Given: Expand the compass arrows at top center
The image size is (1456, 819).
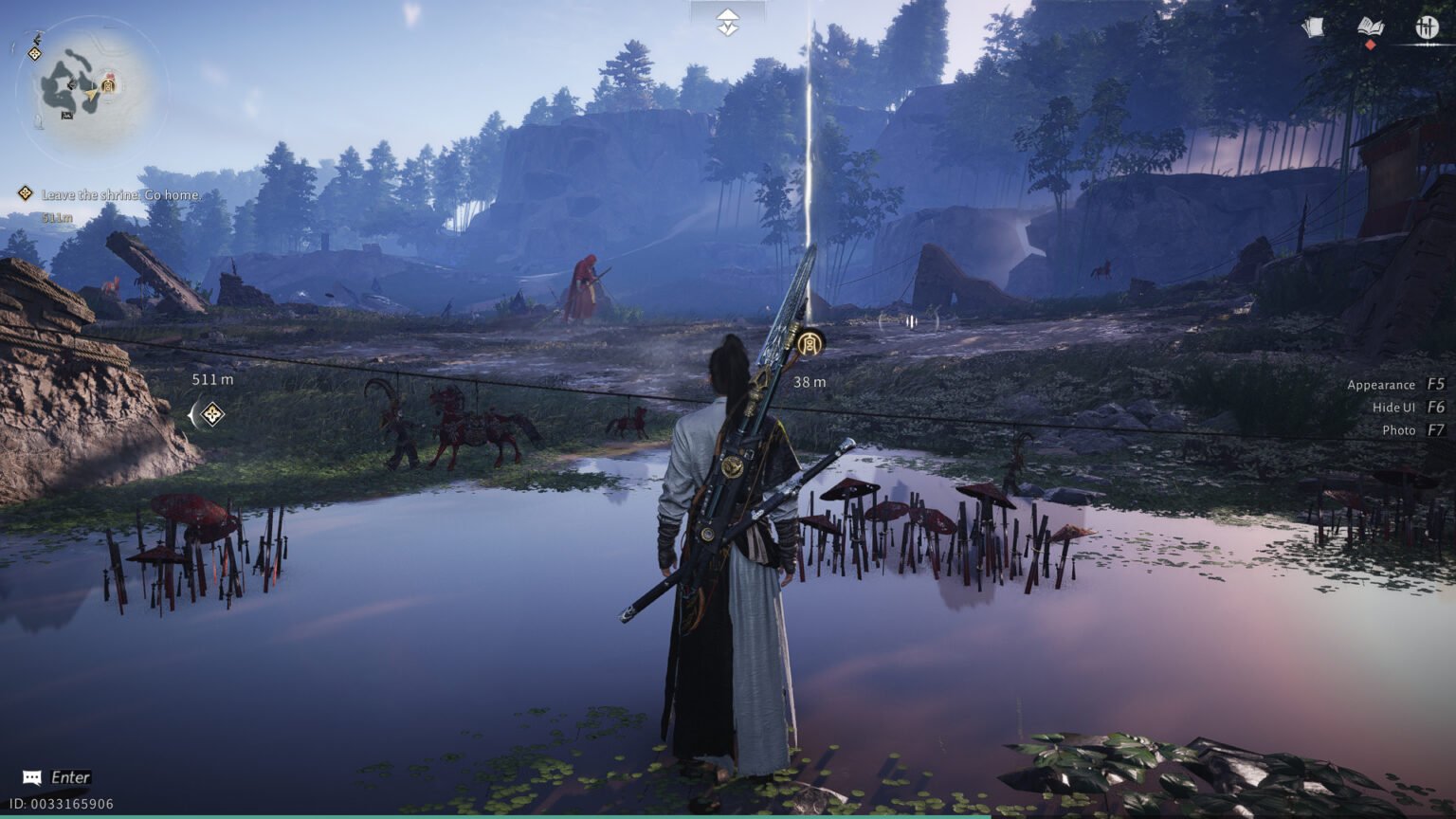Looking at the screenshot, I should click(x=727, y=20).
